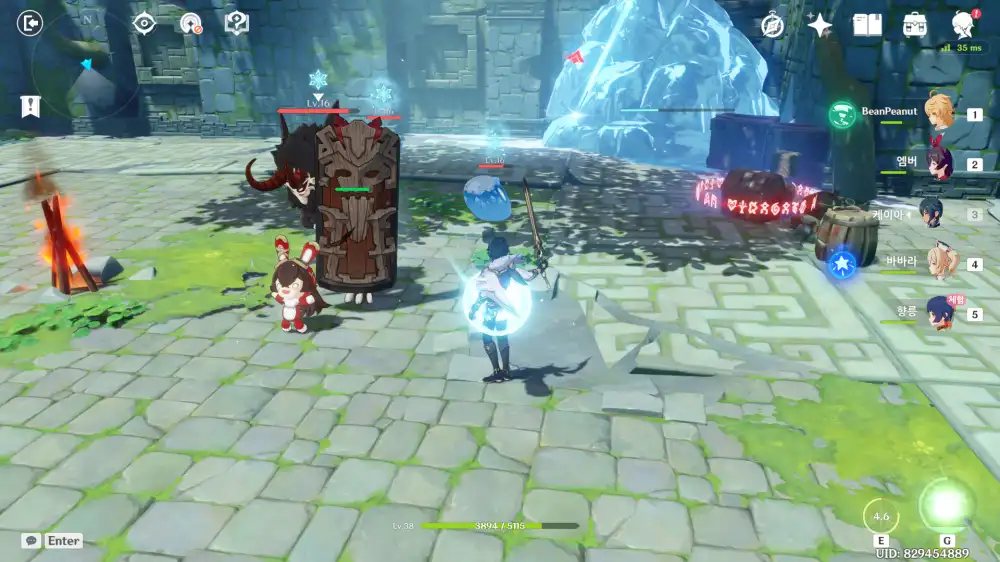Use the elemental skill showing 4.6 cooldown

(x=881, y=516)
